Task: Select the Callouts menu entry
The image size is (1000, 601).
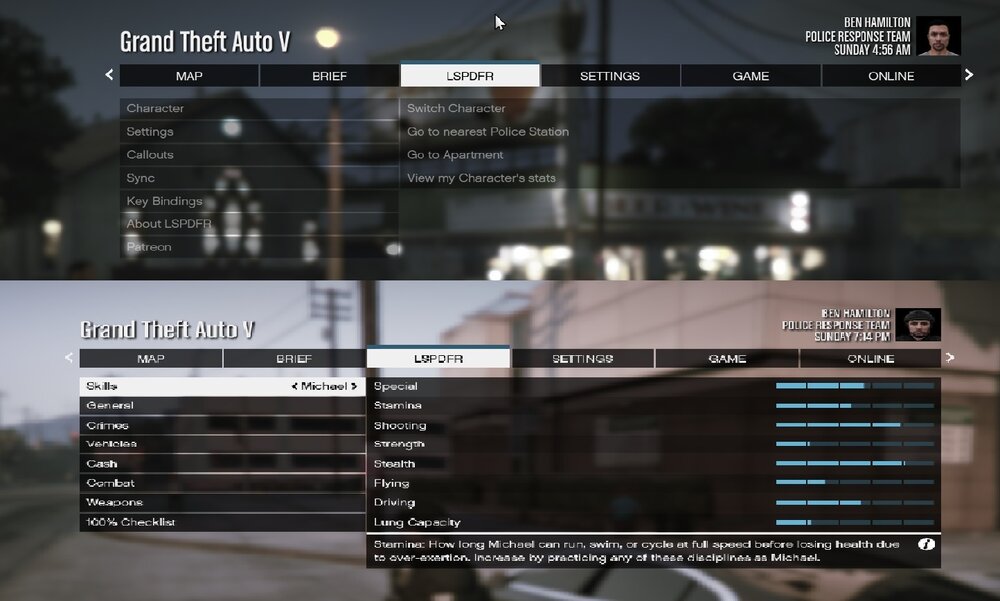Action: [x=150, y=155]
